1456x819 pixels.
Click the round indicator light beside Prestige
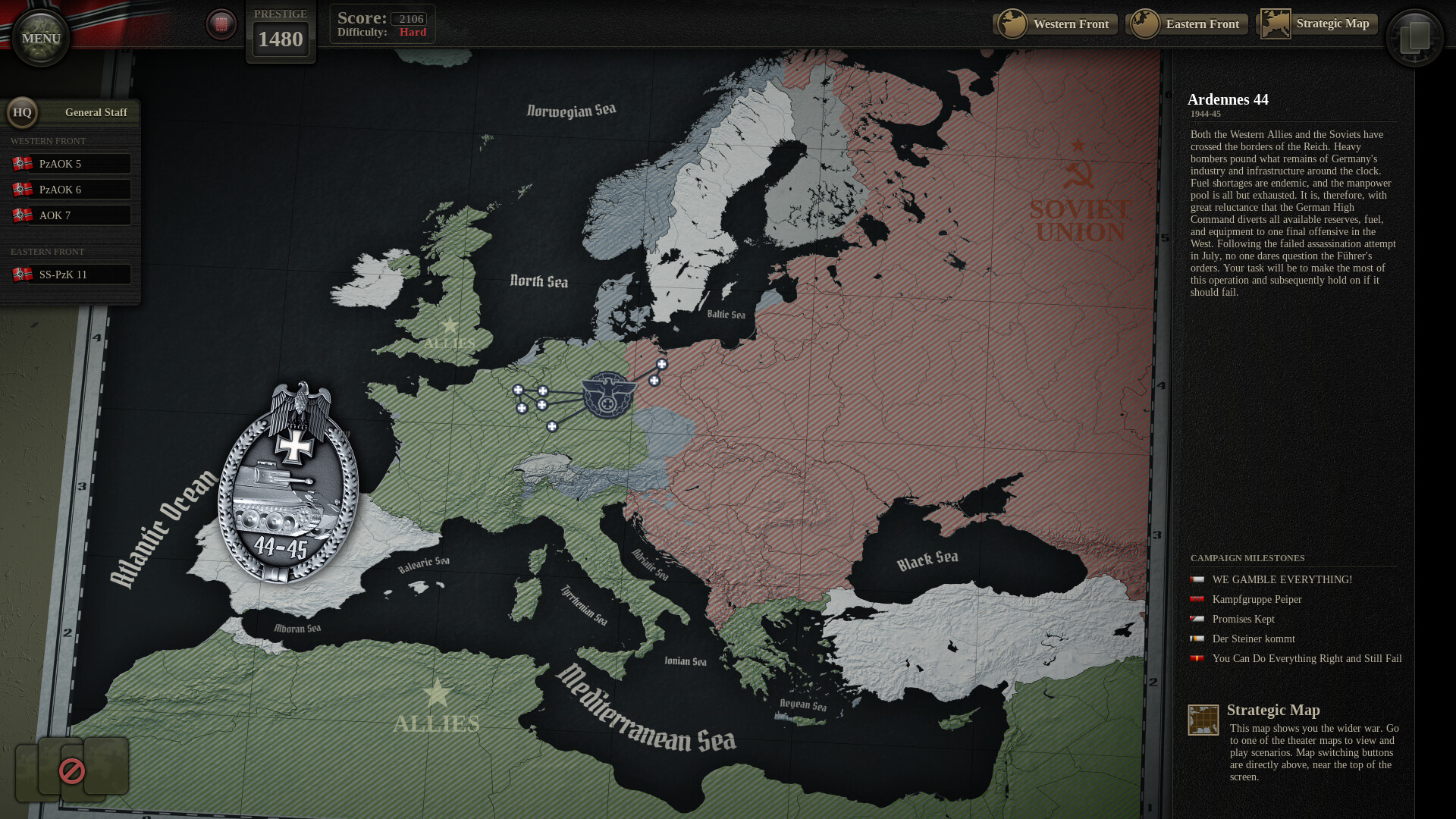[x=221, y=24]
